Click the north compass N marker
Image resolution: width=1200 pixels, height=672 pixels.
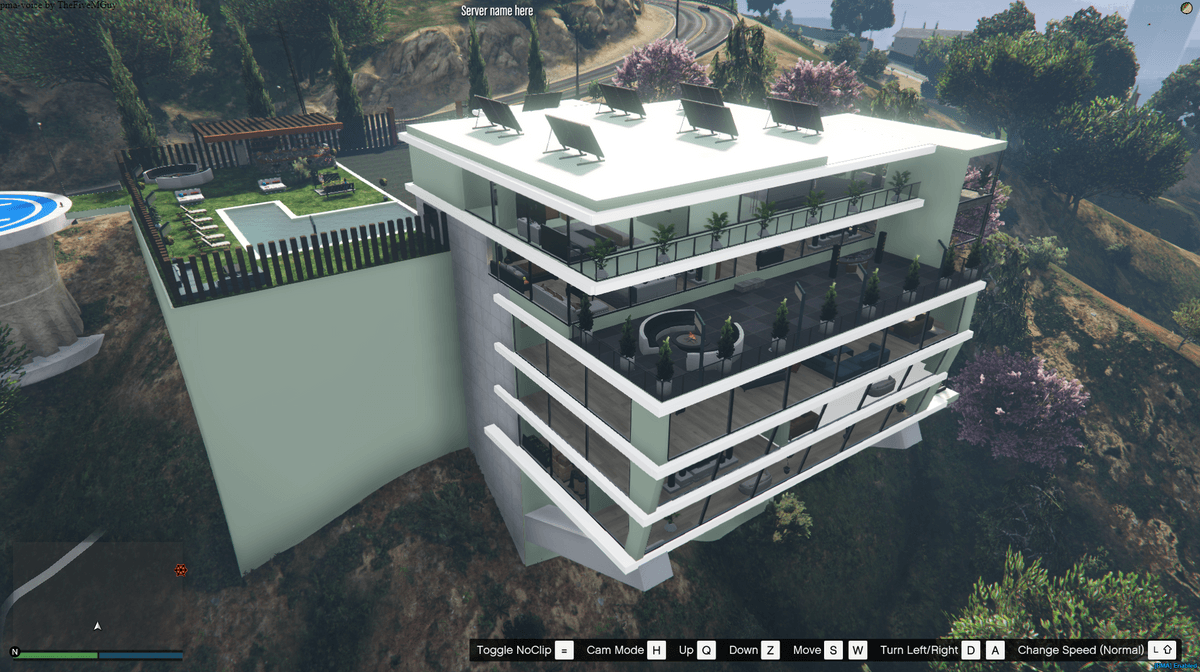[15, 651]
